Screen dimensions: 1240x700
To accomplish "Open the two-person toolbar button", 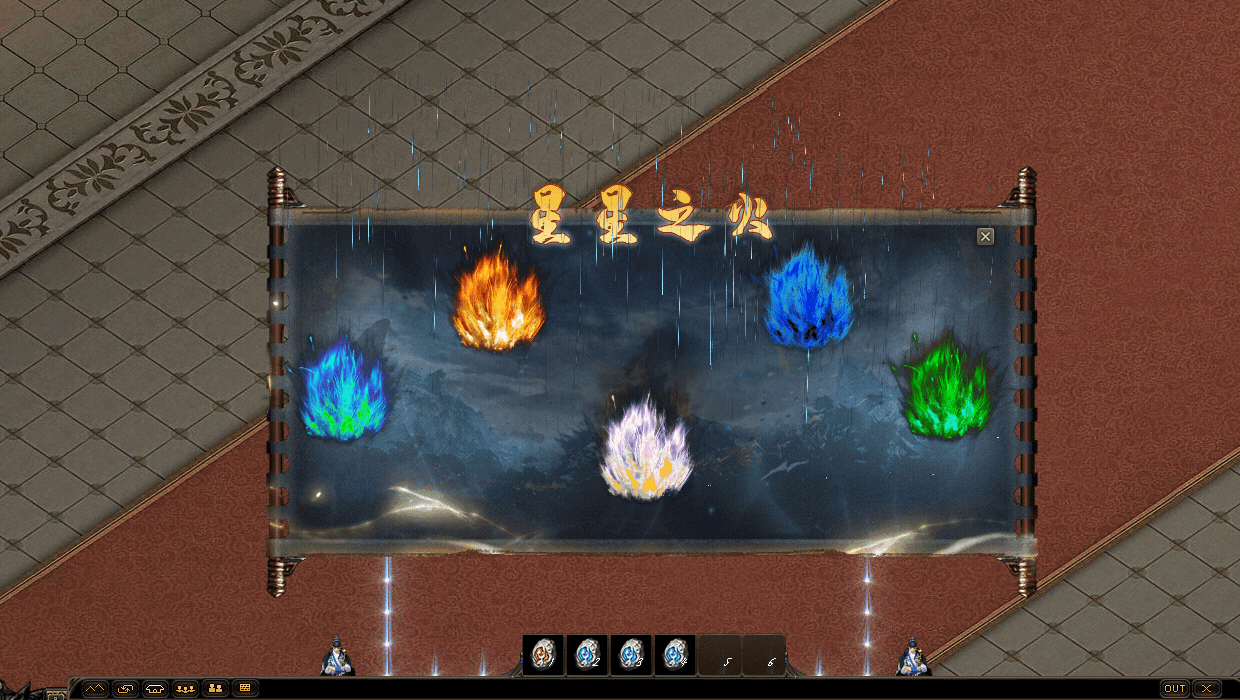I will pyautogui.click(x=215, y=688).
